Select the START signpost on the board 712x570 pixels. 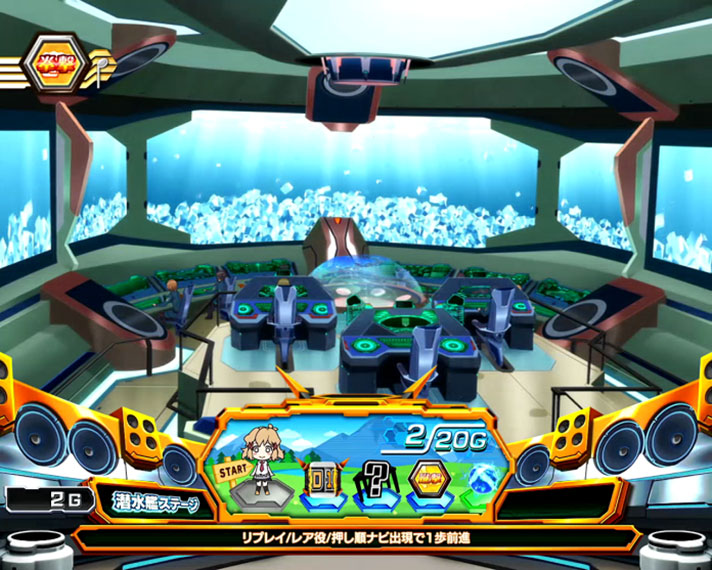[232, 471]
